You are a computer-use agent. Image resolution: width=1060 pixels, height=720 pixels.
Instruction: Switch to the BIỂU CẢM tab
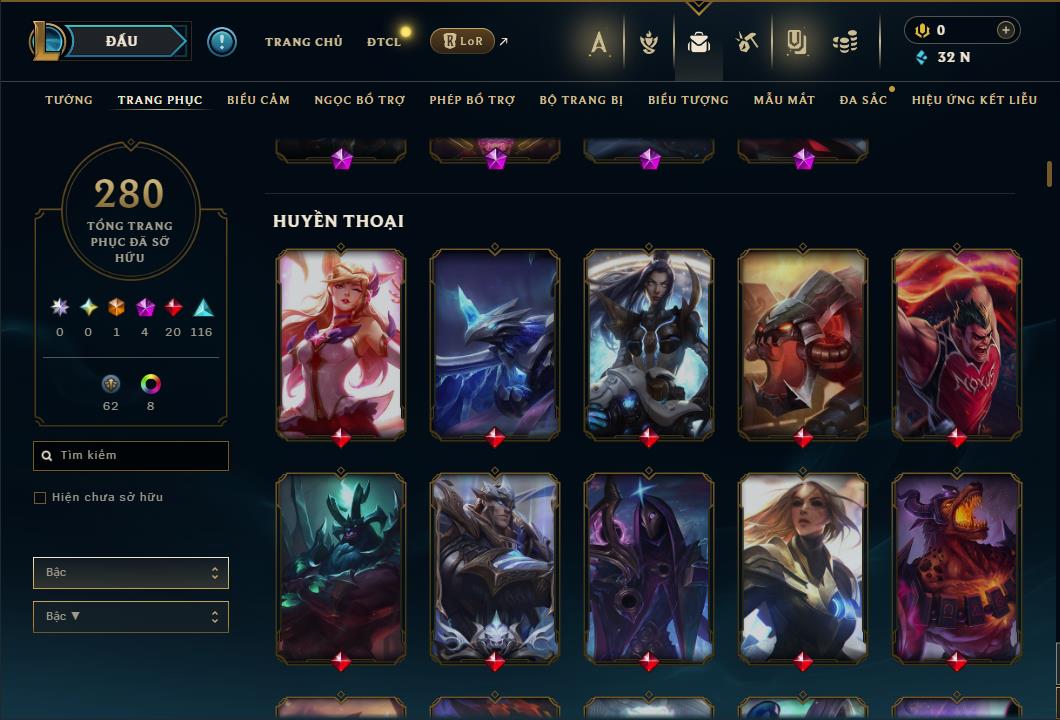click(x=258, y=100)
